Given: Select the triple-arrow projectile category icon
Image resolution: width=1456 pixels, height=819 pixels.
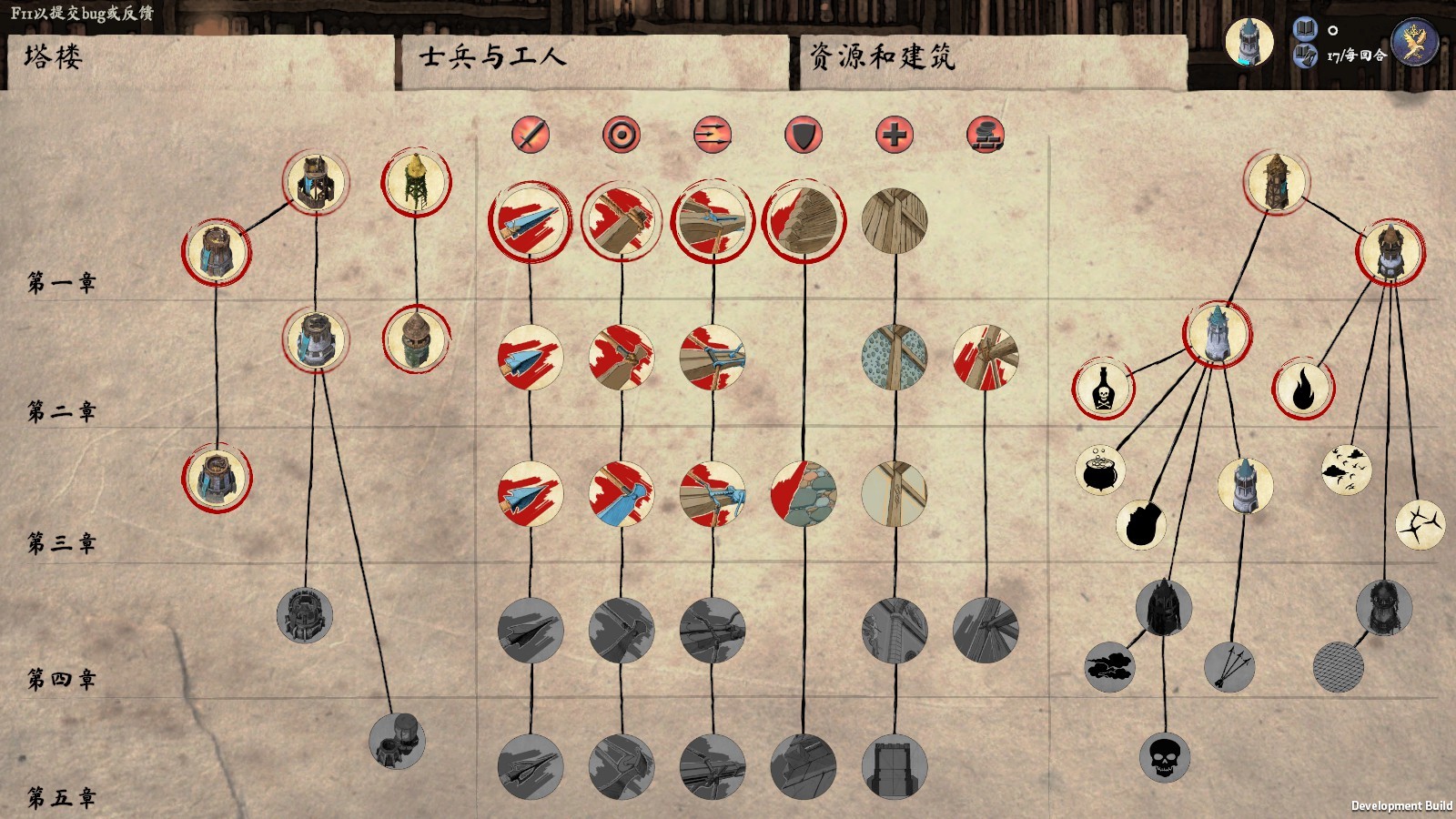Looking at the screenshot, I should coord(713,135).
